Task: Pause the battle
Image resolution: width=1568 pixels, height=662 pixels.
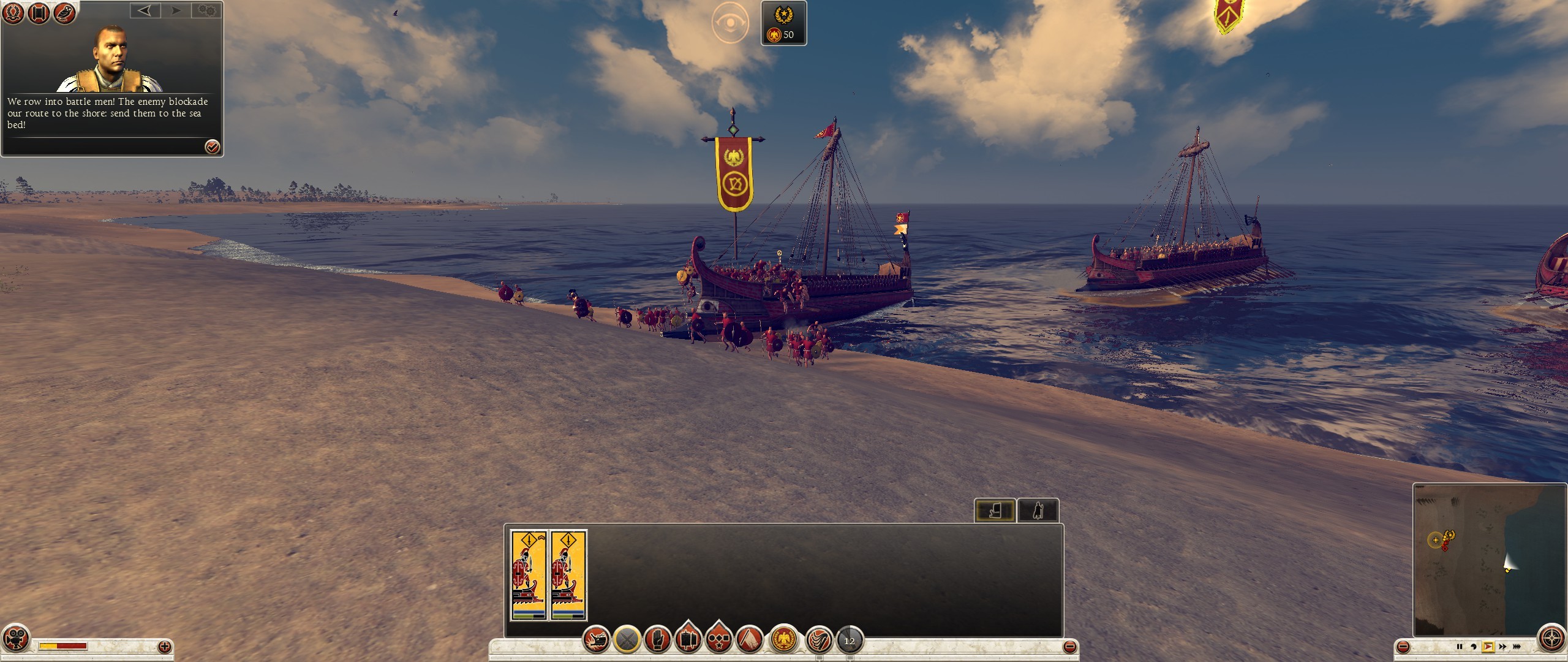Action: 1459,647
